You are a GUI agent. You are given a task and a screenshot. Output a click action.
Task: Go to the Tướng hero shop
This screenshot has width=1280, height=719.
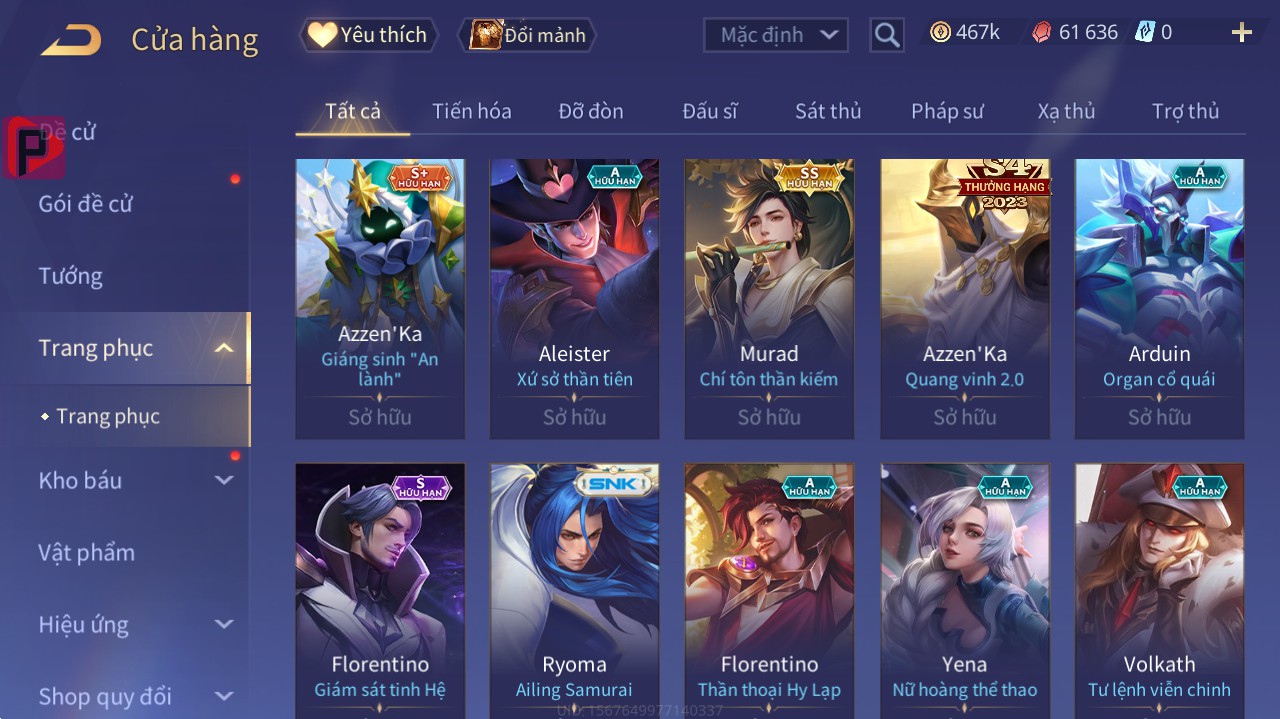pyautogui.click(x=70, y=276)
